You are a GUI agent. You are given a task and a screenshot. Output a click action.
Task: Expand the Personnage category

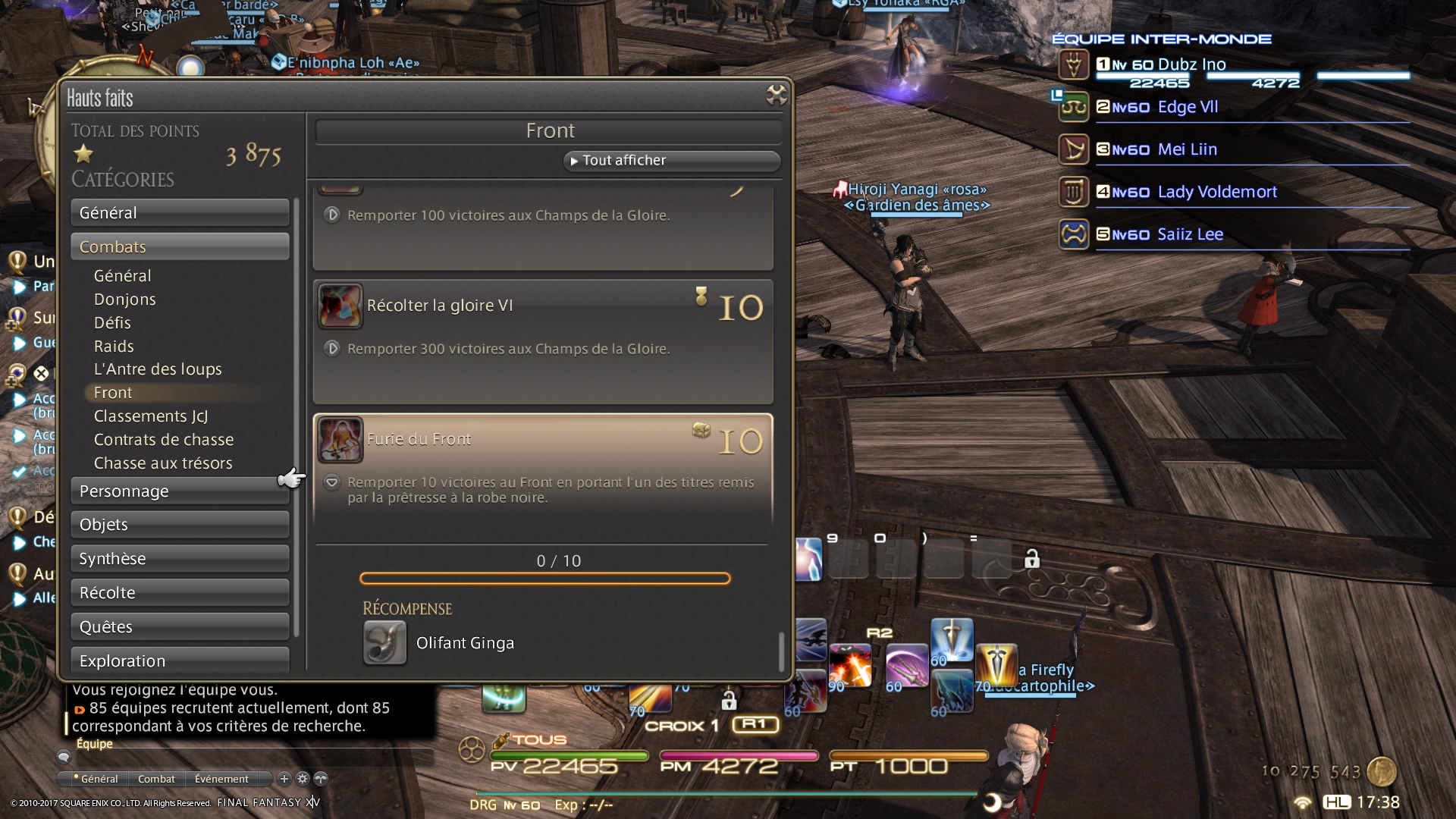click(180, 491)
